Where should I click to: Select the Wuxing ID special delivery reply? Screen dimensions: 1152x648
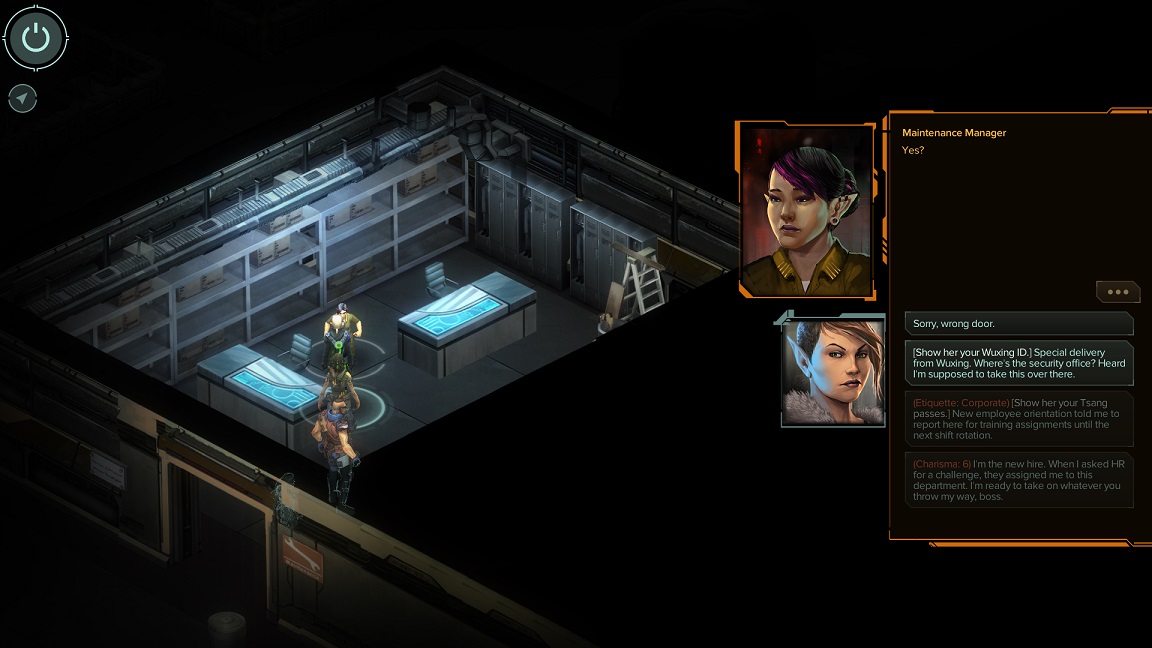point(1019,363)
